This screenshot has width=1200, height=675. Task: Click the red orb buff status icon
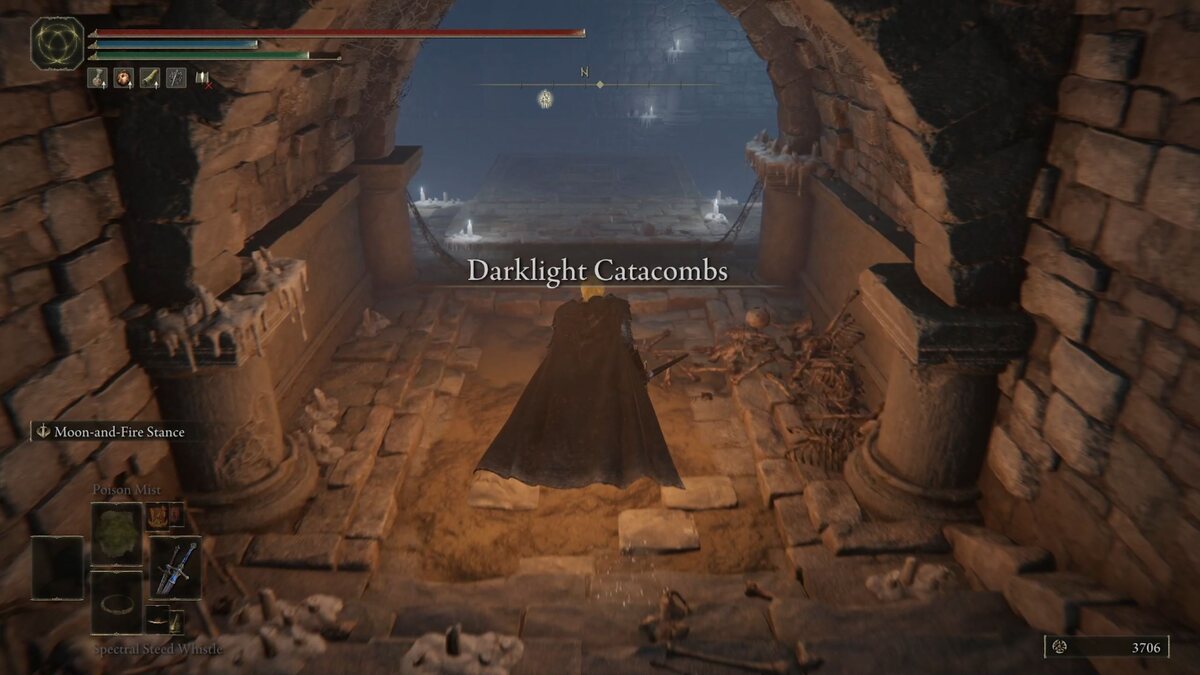pyautogui.click(x=123, y=77)
